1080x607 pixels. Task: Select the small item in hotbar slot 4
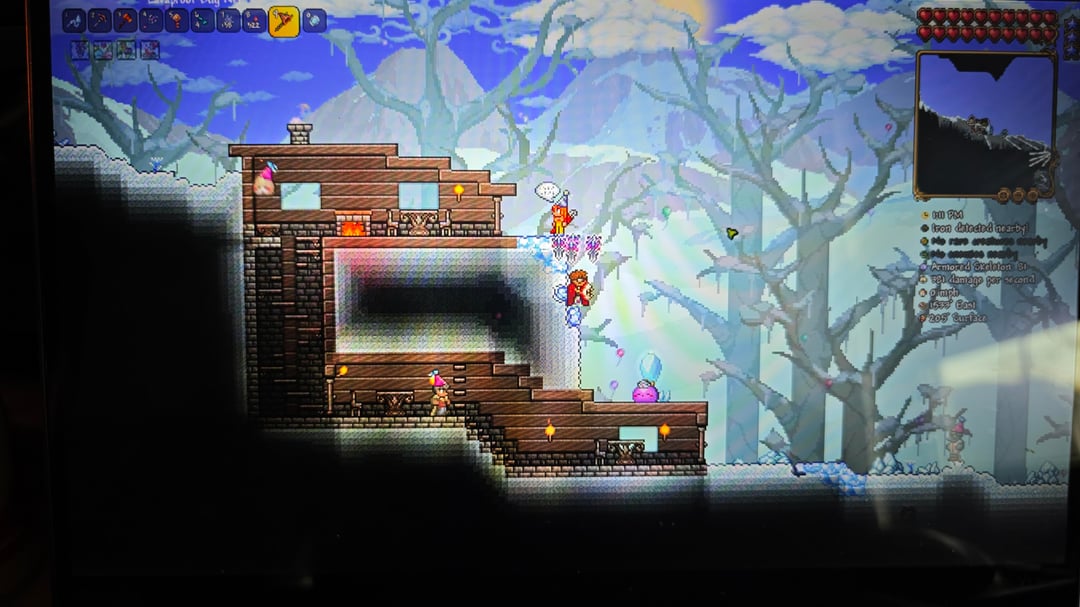click(x=152, y=20)
